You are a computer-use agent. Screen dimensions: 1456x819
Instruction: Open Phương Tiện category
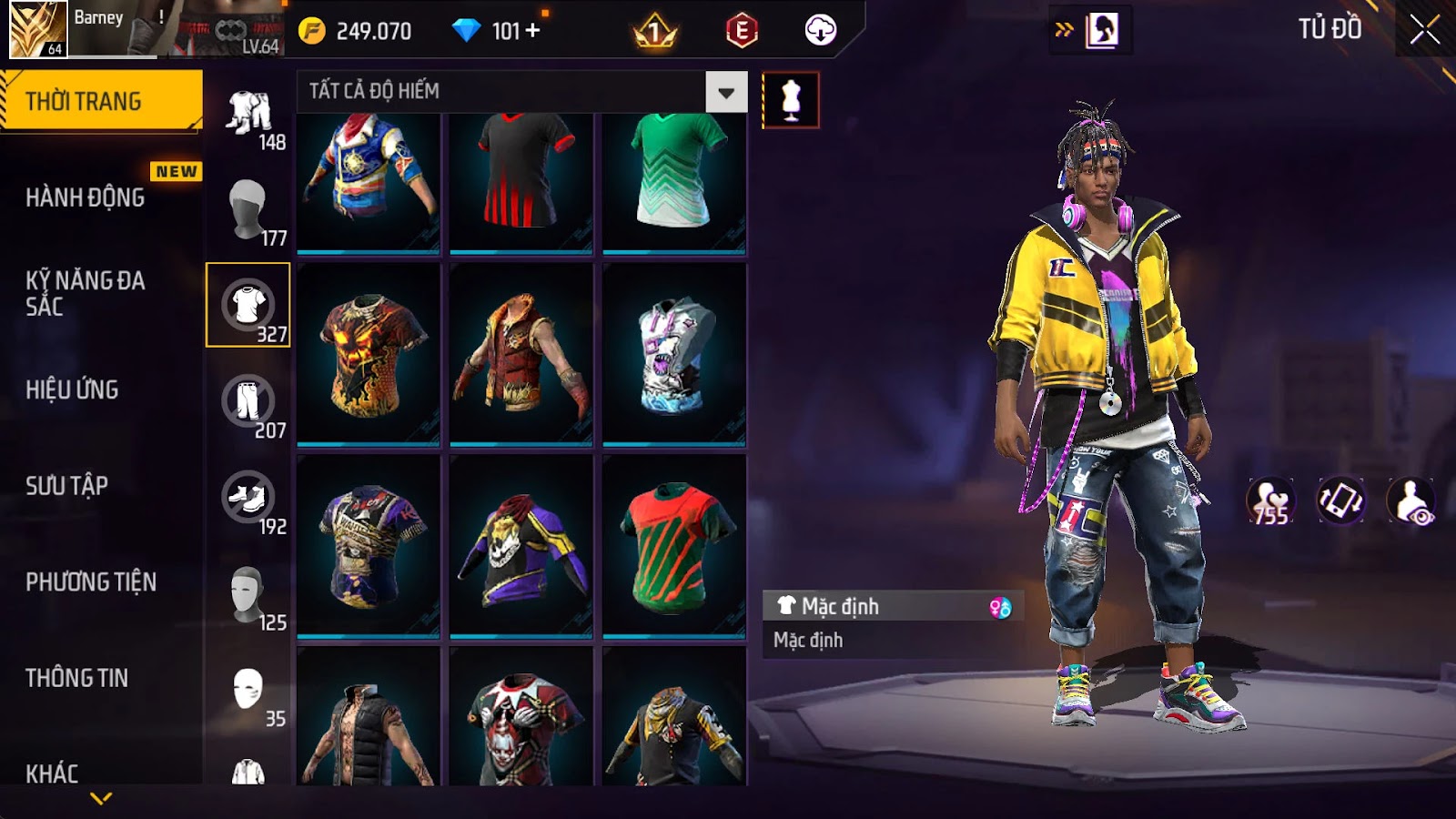pos(91,582)
